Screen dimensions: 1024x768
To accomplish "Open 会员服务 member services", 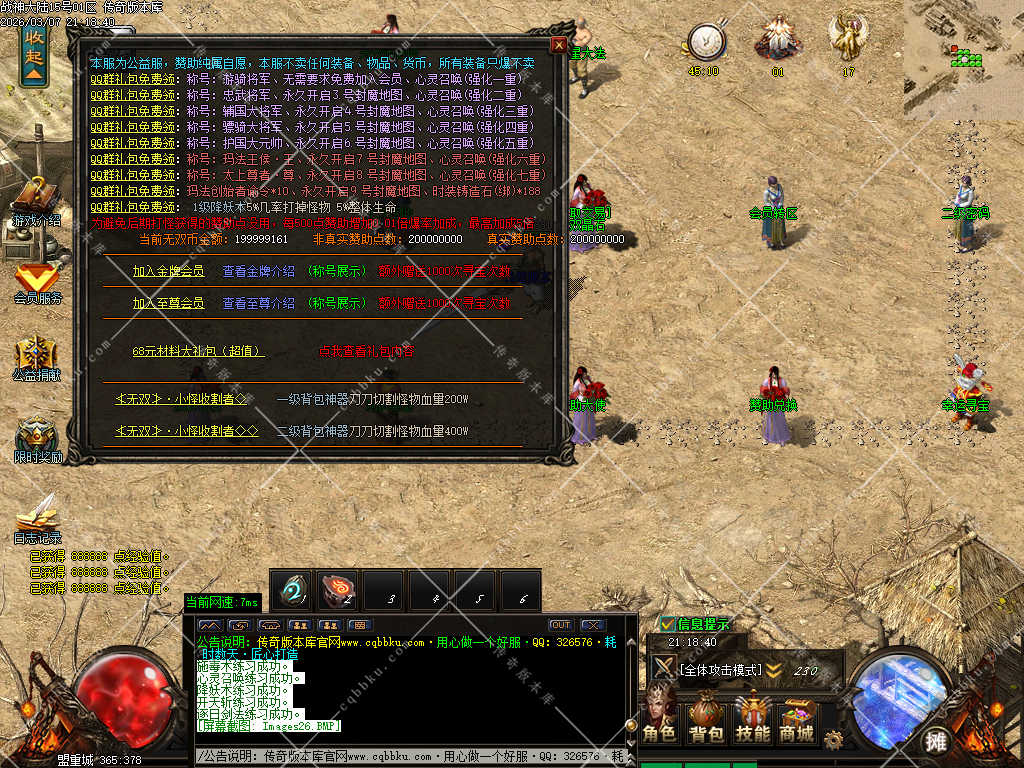I will tap(37, 280).
